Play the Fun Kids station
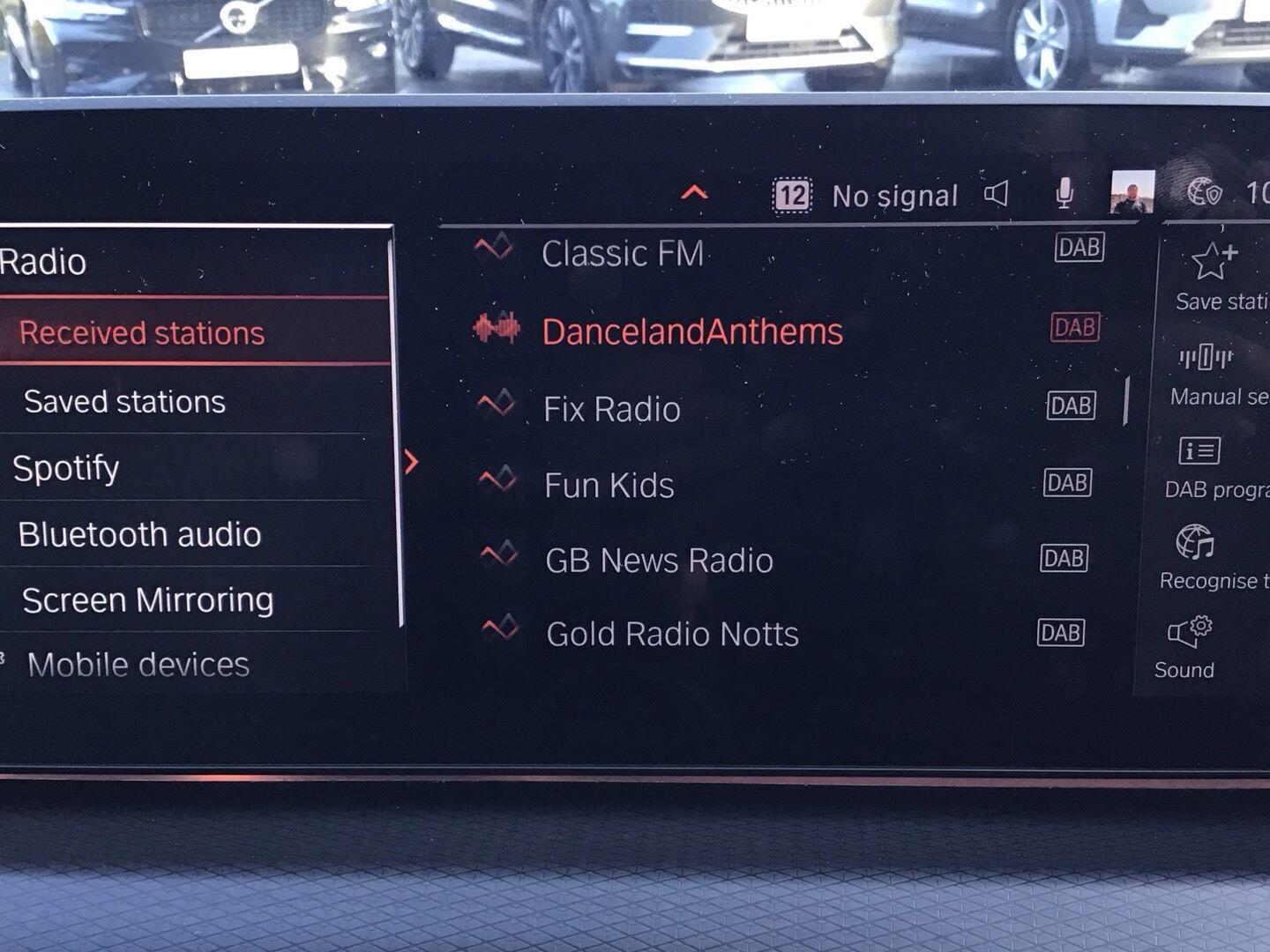 [609, 486]
